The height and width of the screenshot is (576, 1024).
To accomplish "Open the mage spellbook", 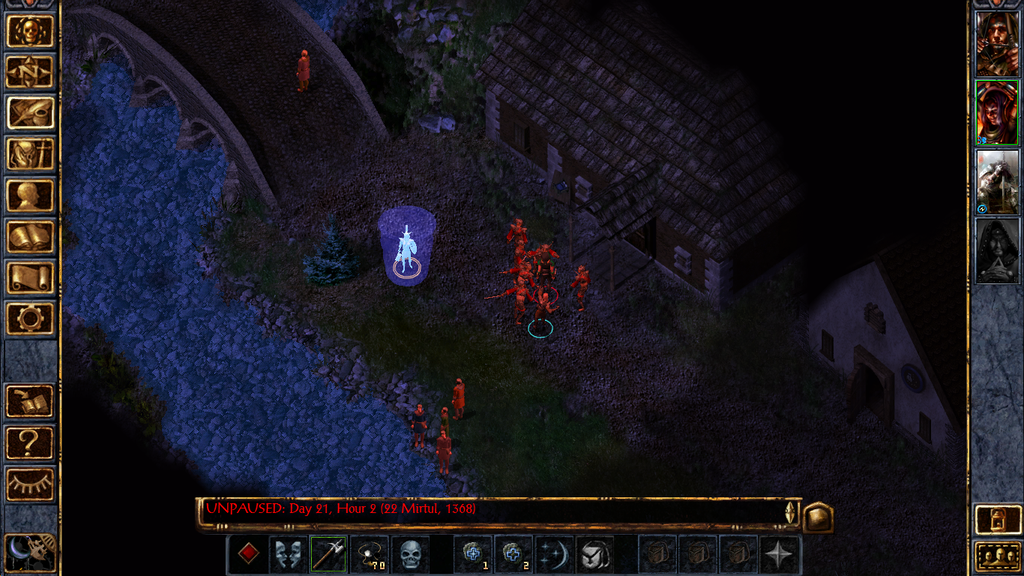I will coord(30,236).
